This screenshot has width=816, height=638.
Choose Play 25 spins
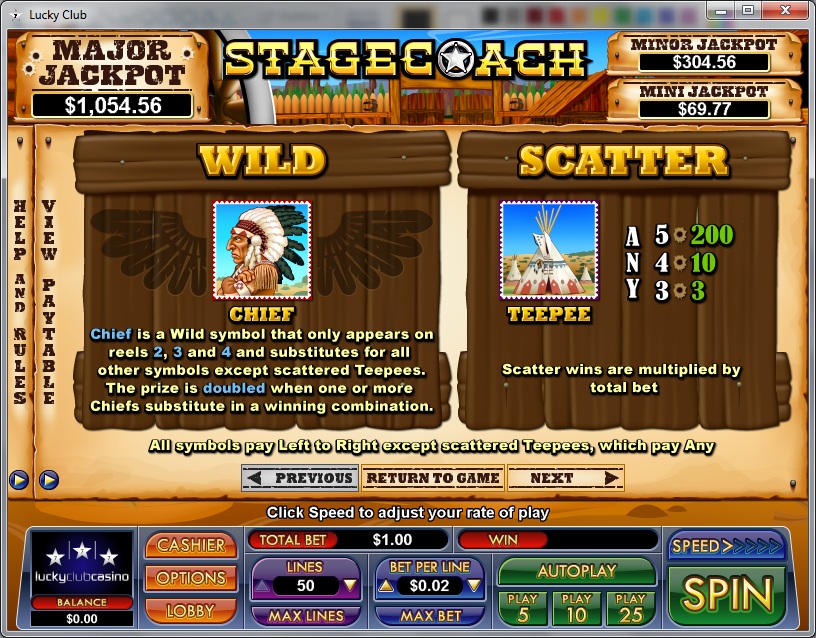click(631, 608)
